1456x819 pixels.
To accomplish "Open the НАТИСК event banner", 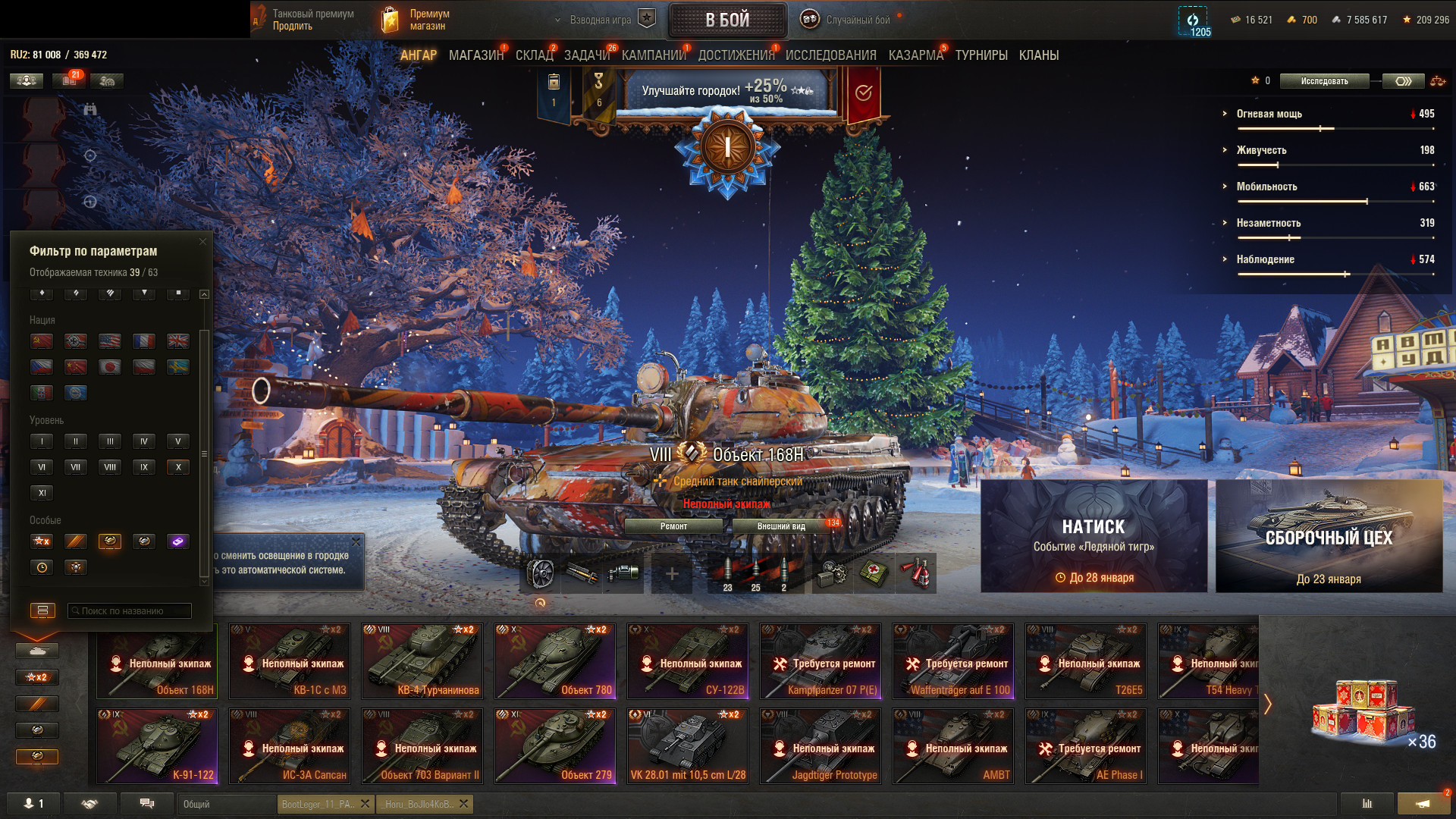I will coord(1094,536).
